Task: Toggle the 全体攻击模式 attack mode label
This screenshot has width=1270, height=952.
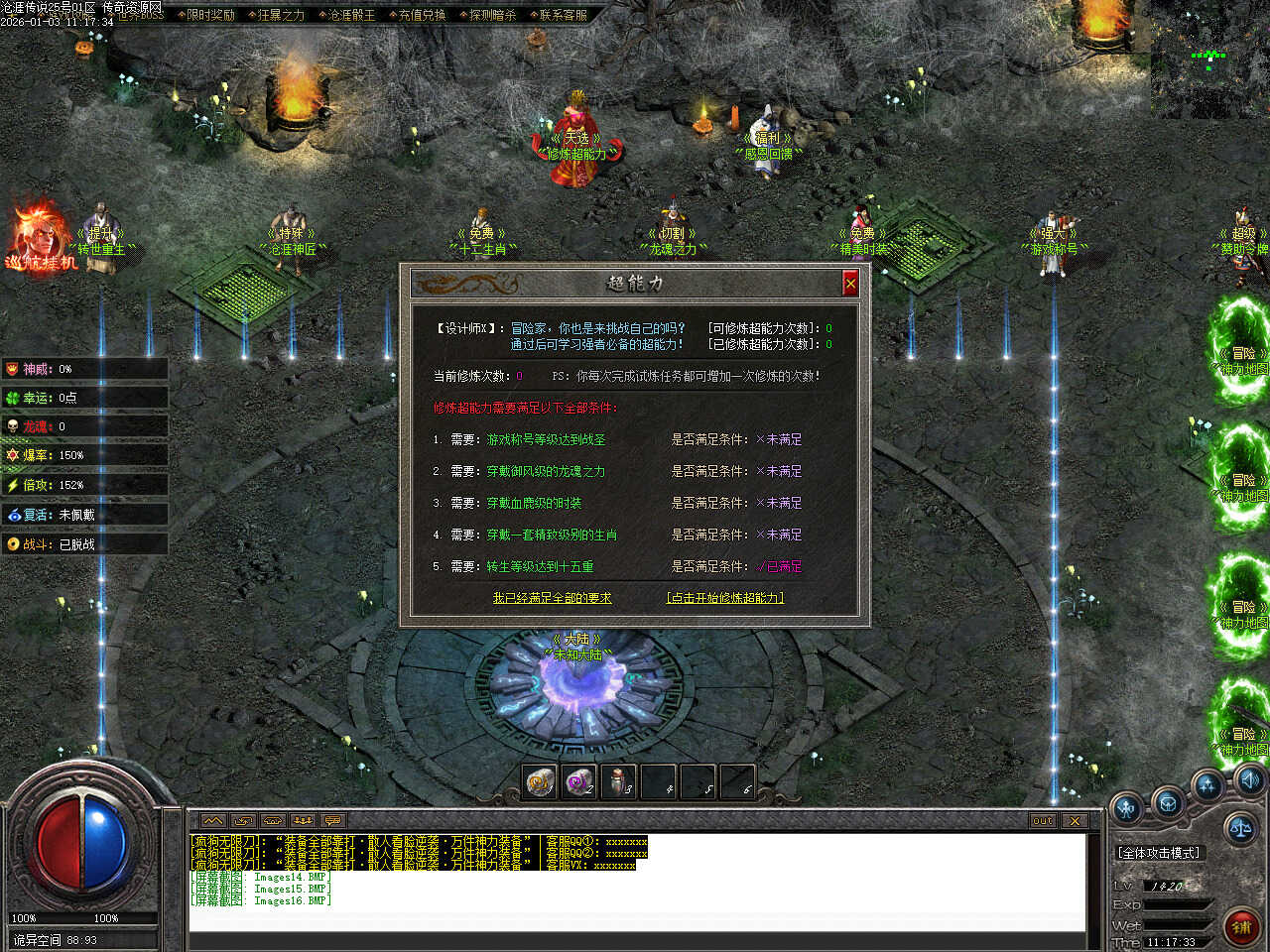Action: coord(1158,853)
